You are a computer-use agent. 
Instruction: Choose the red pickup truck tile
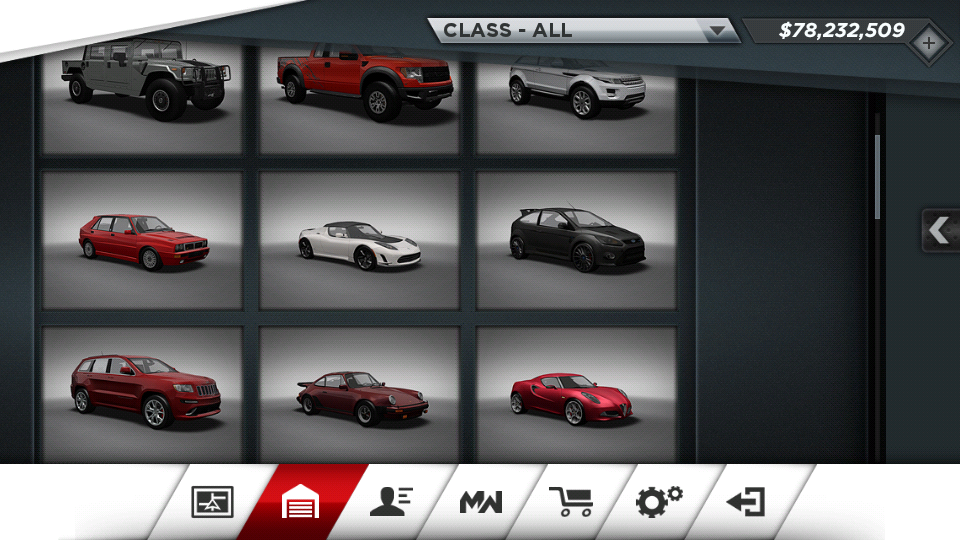[x=360, y=95]
